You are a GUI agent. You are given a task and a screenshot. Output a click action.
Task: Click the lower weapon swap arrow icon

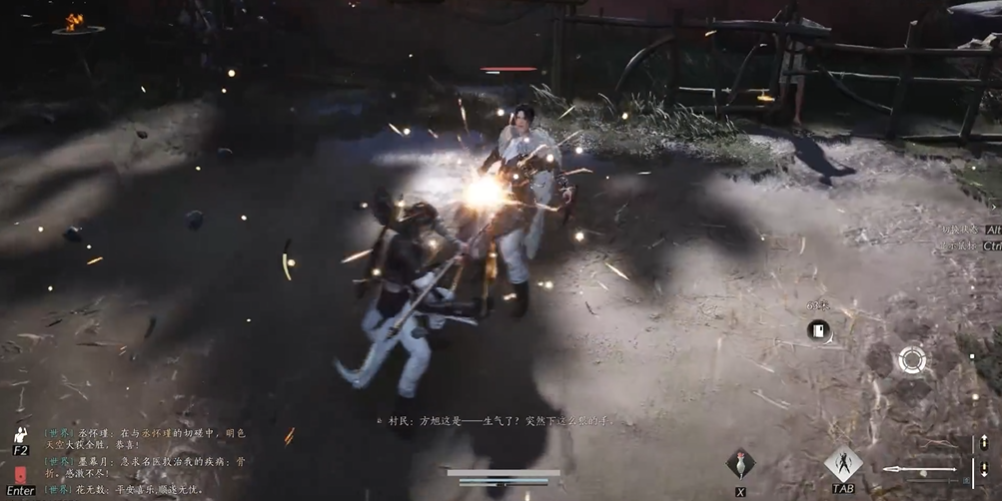(983, 470)
